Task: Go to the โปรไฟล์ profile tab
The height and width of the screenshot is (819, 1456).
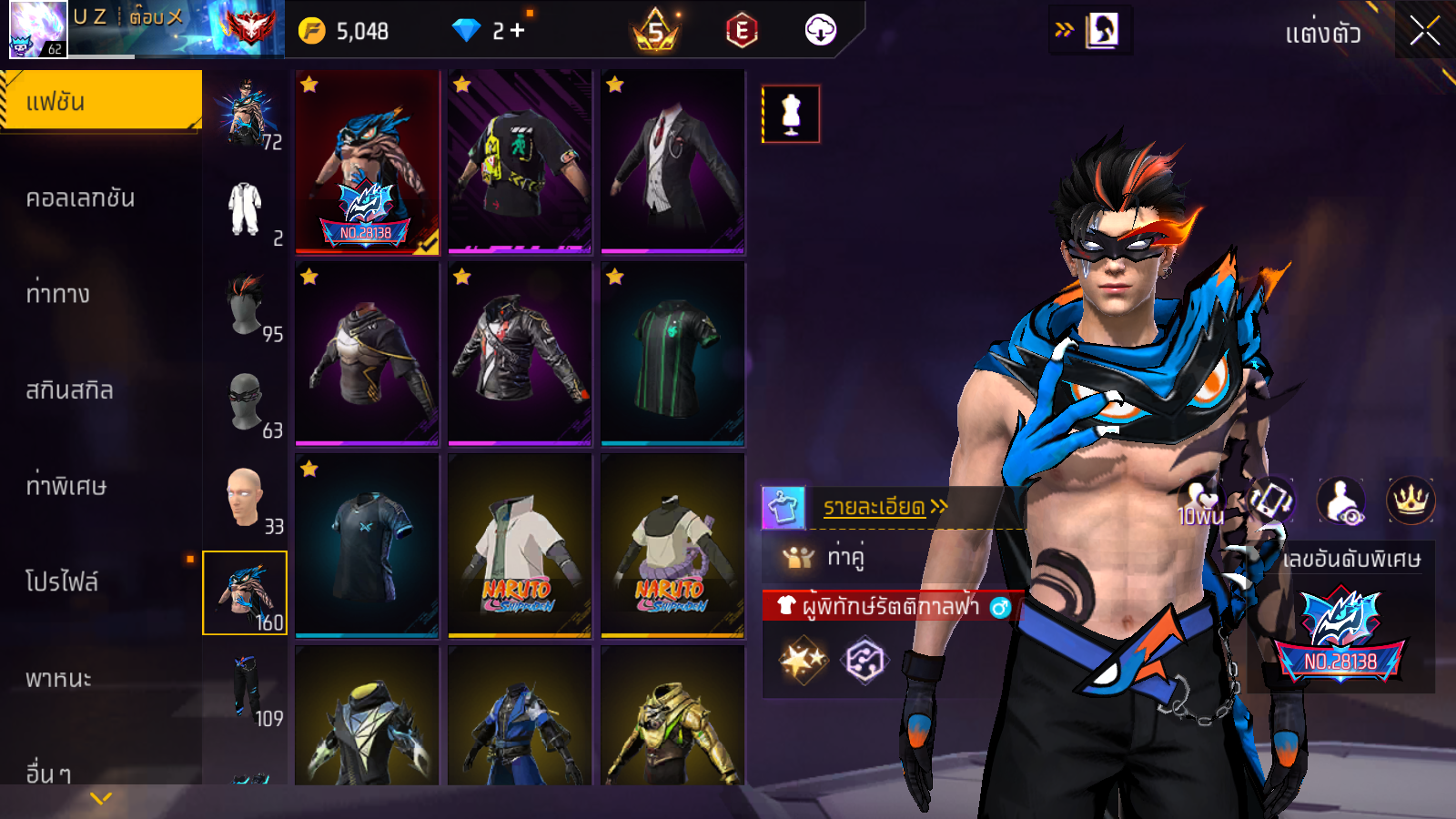Action: (62, 582)
